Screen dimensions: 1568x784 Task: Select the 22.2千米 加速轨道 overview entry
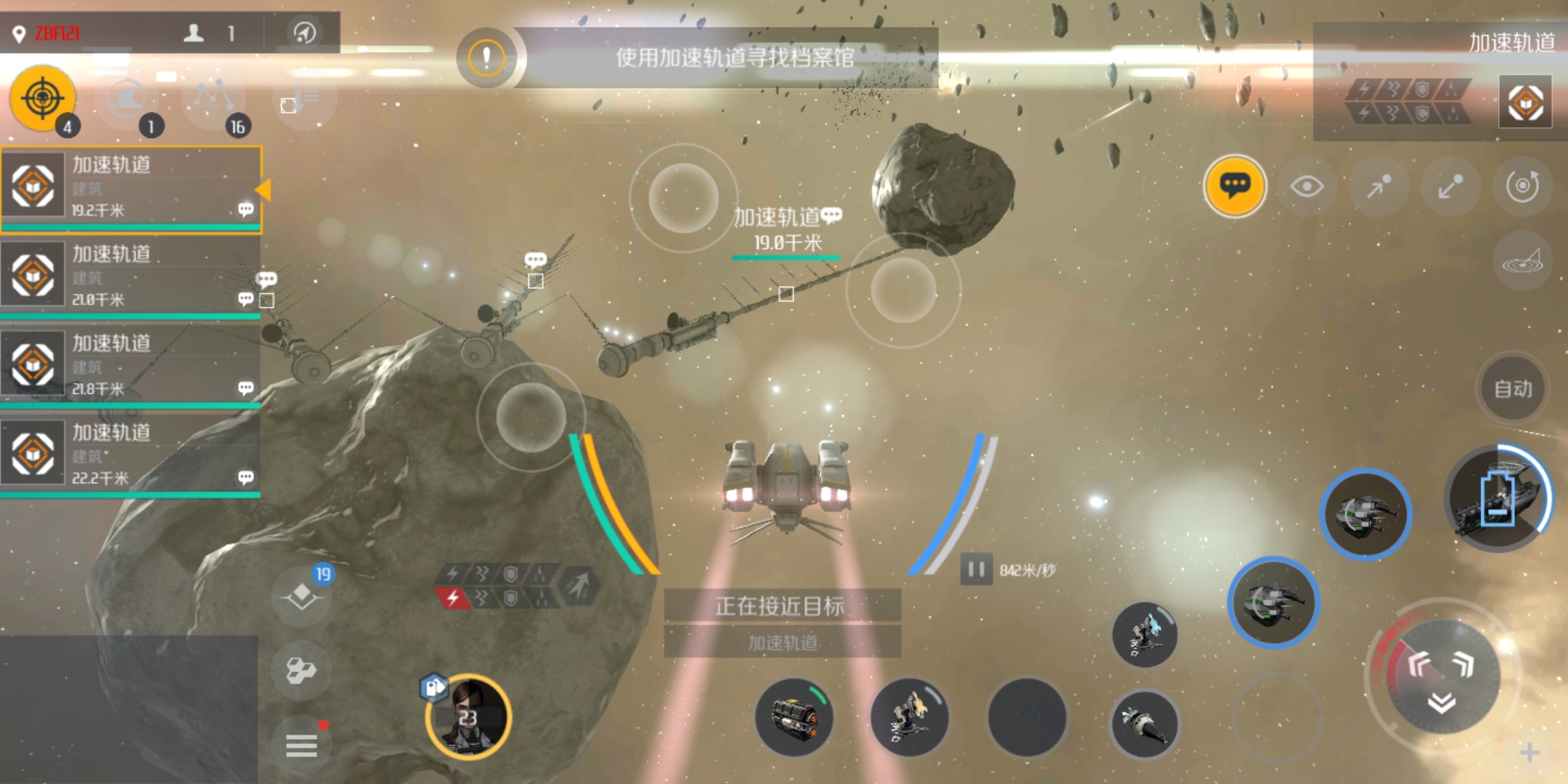(x=131, y=455)
